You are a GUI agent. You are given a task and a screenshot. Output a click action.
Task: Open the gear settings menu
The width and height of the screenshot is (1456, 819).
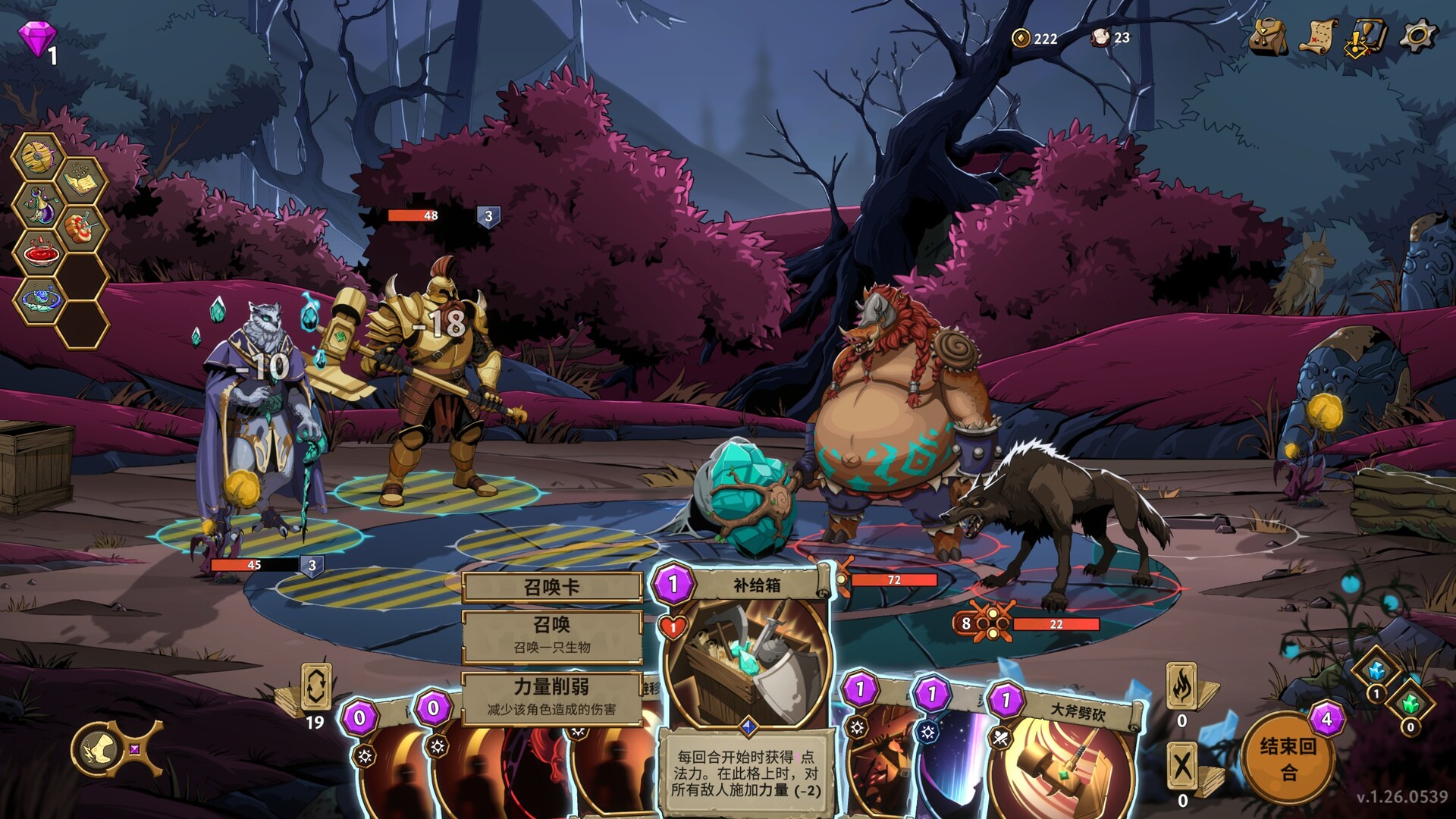[x=1417, y=36]
